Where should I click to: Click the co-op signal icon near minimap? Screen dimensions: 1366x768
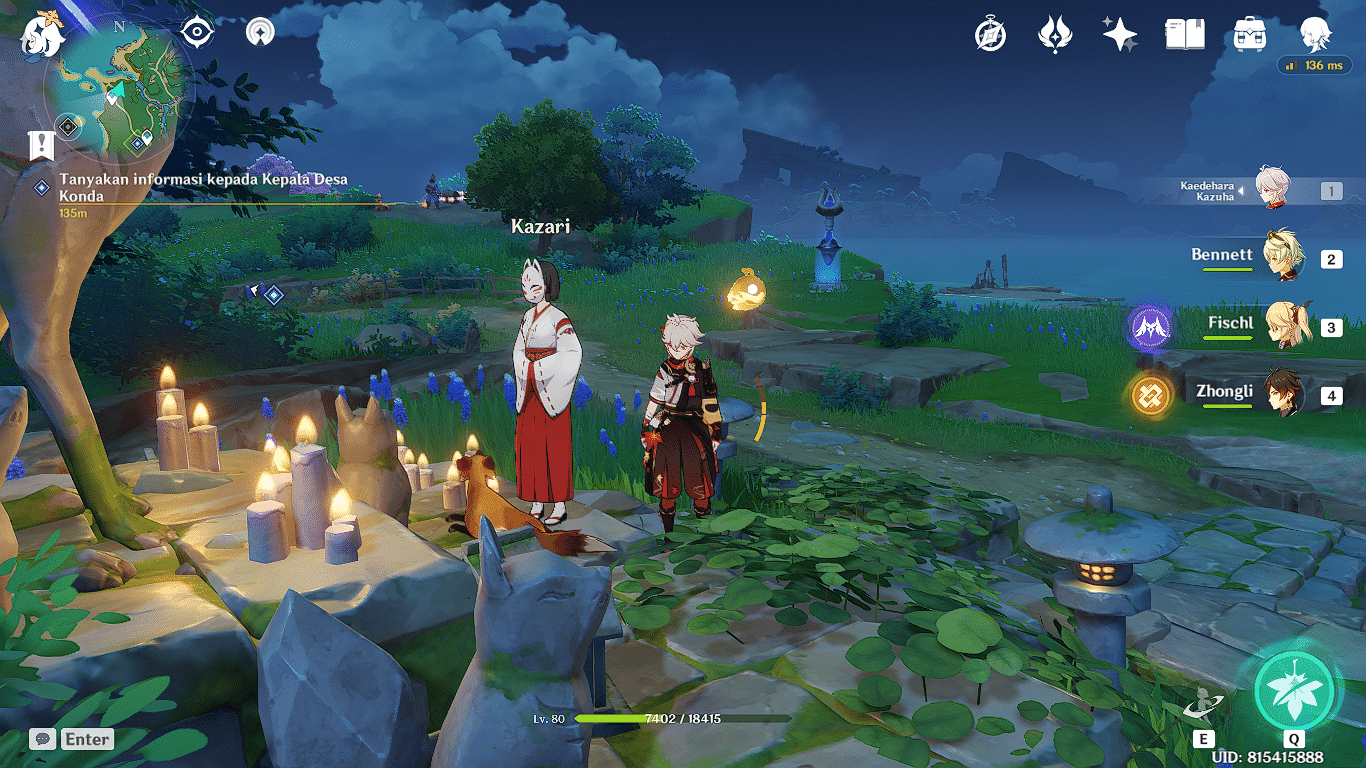pos(260,32)
